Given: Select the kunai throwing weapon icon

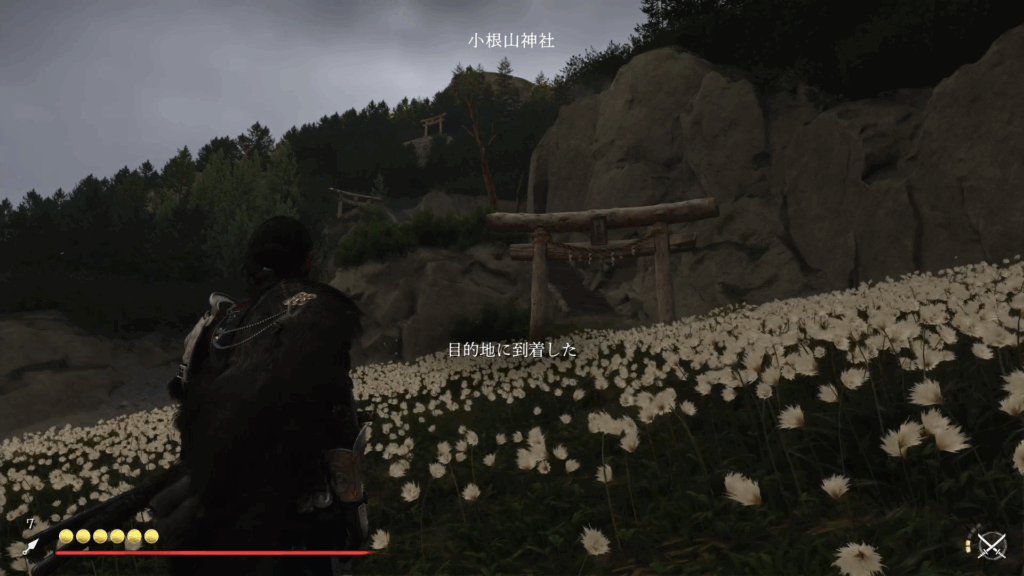Looking at the screenshot, I should tap(31, 546).
